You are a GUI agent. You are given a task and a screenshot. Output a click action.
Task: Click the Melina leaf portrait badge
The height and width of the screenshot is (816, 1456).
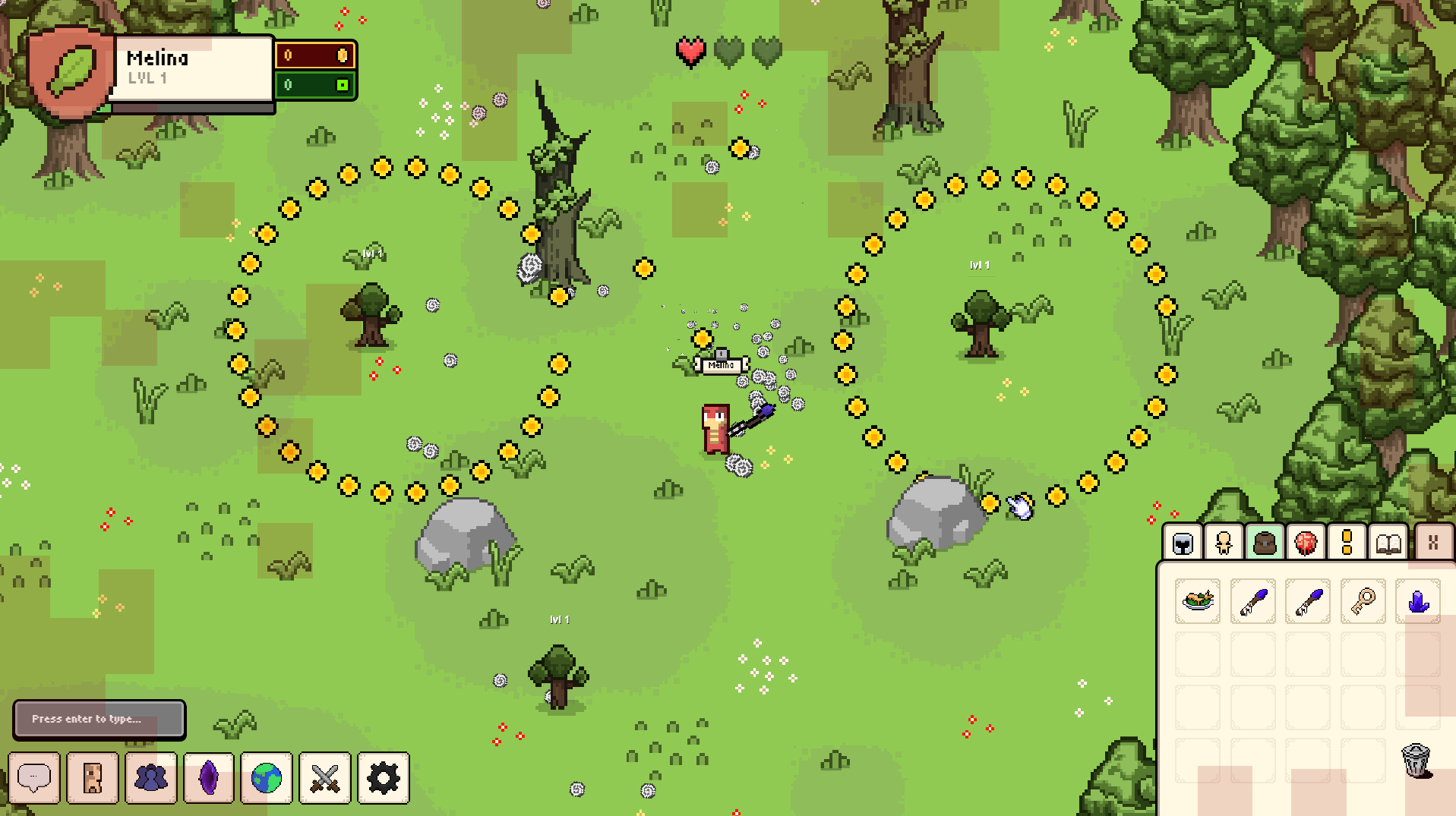coord(71,71)
